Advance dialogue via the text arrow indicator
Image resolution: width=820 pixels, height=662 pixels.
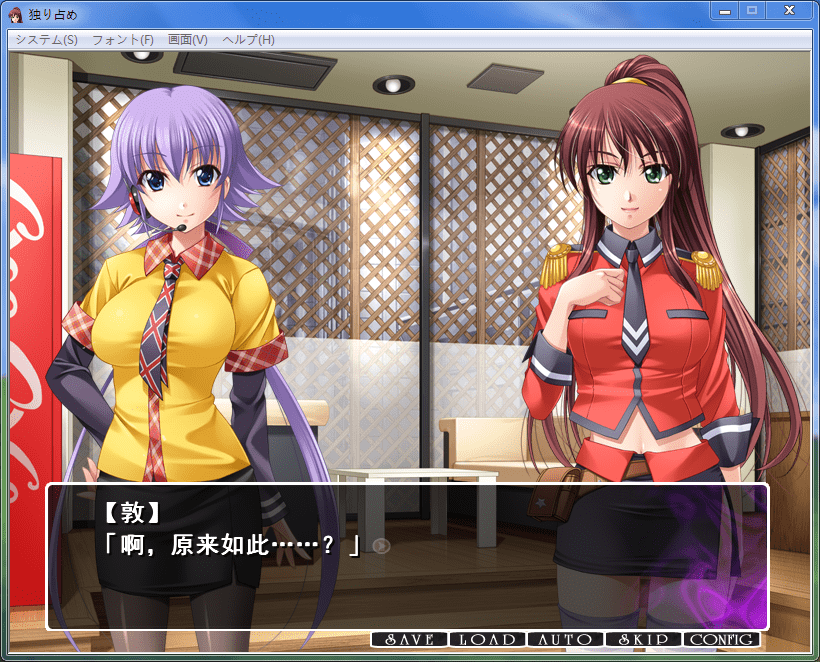pyautogui.click(x=380, y=545)
